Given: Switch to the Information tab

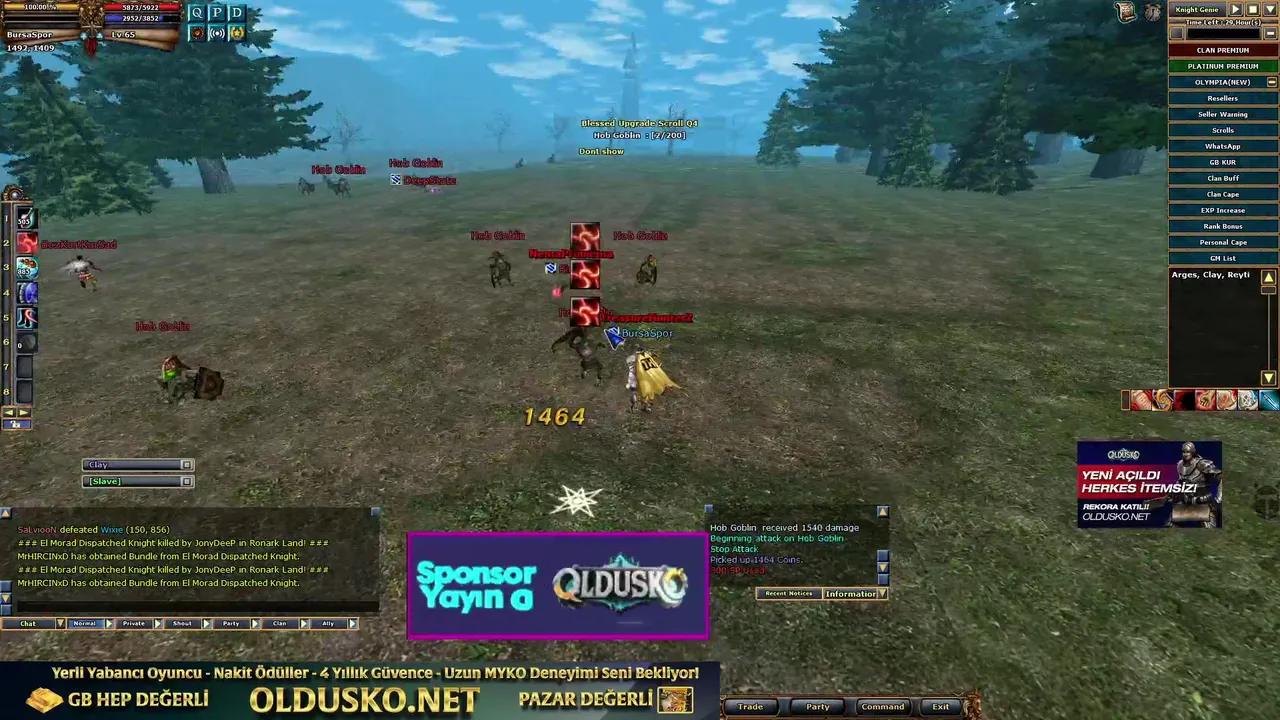Looking at the screenshot, I should 850,594.
